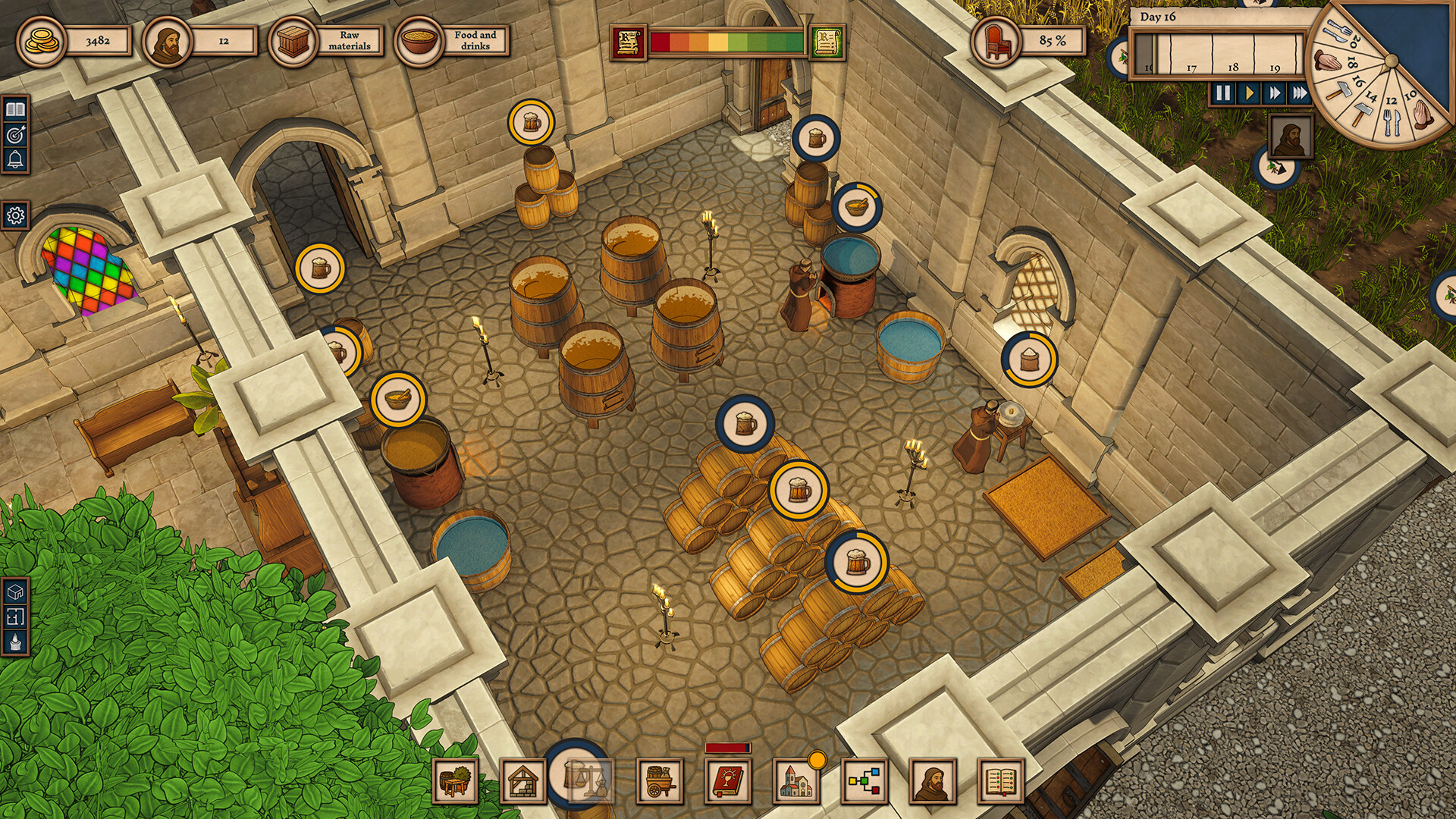Pause the game time
Screen dimensions: 1456x819
(1222, 93)
